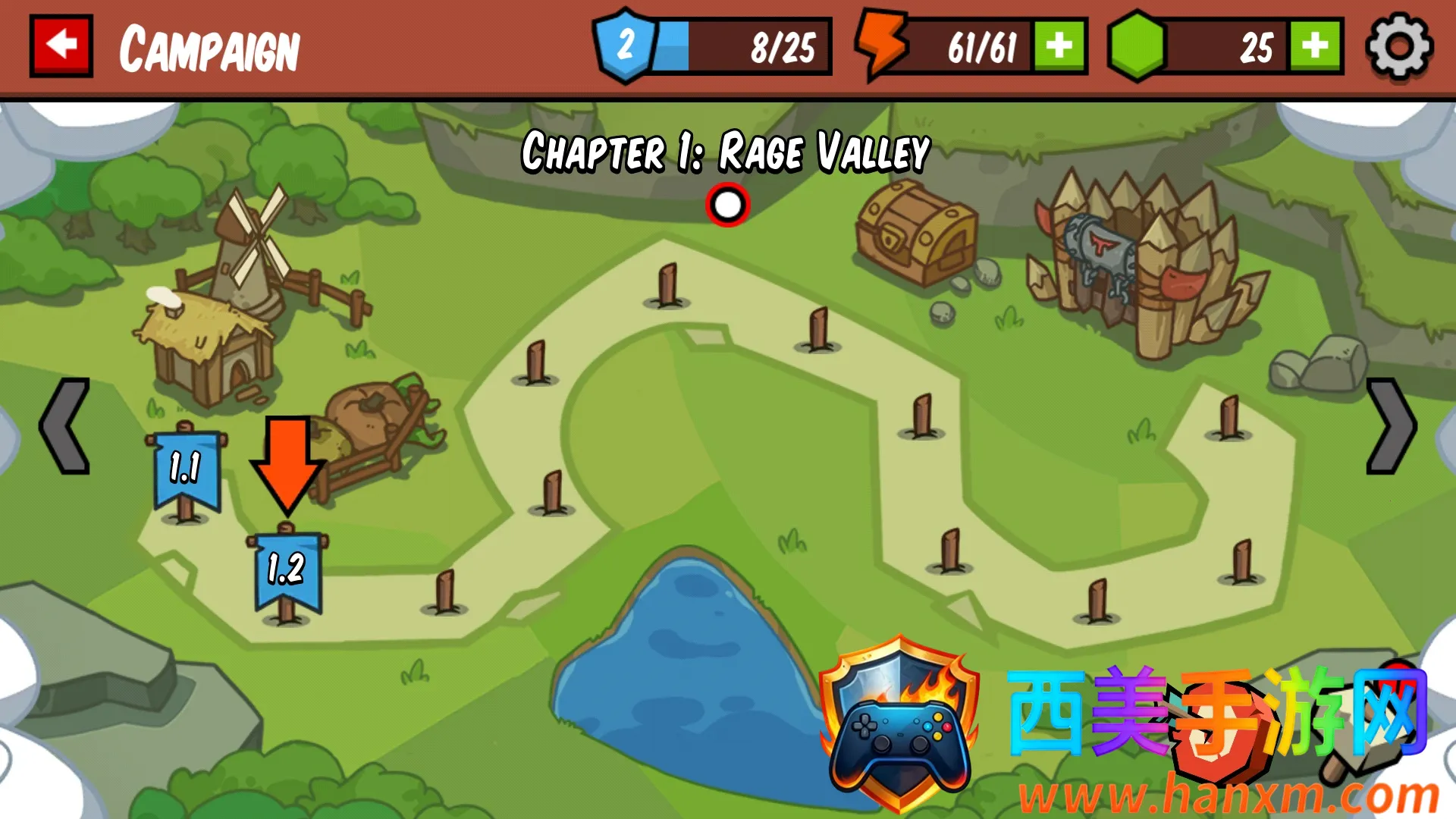Go back using the red arrow button
The image size is (1456, 819).
(61, 45)
